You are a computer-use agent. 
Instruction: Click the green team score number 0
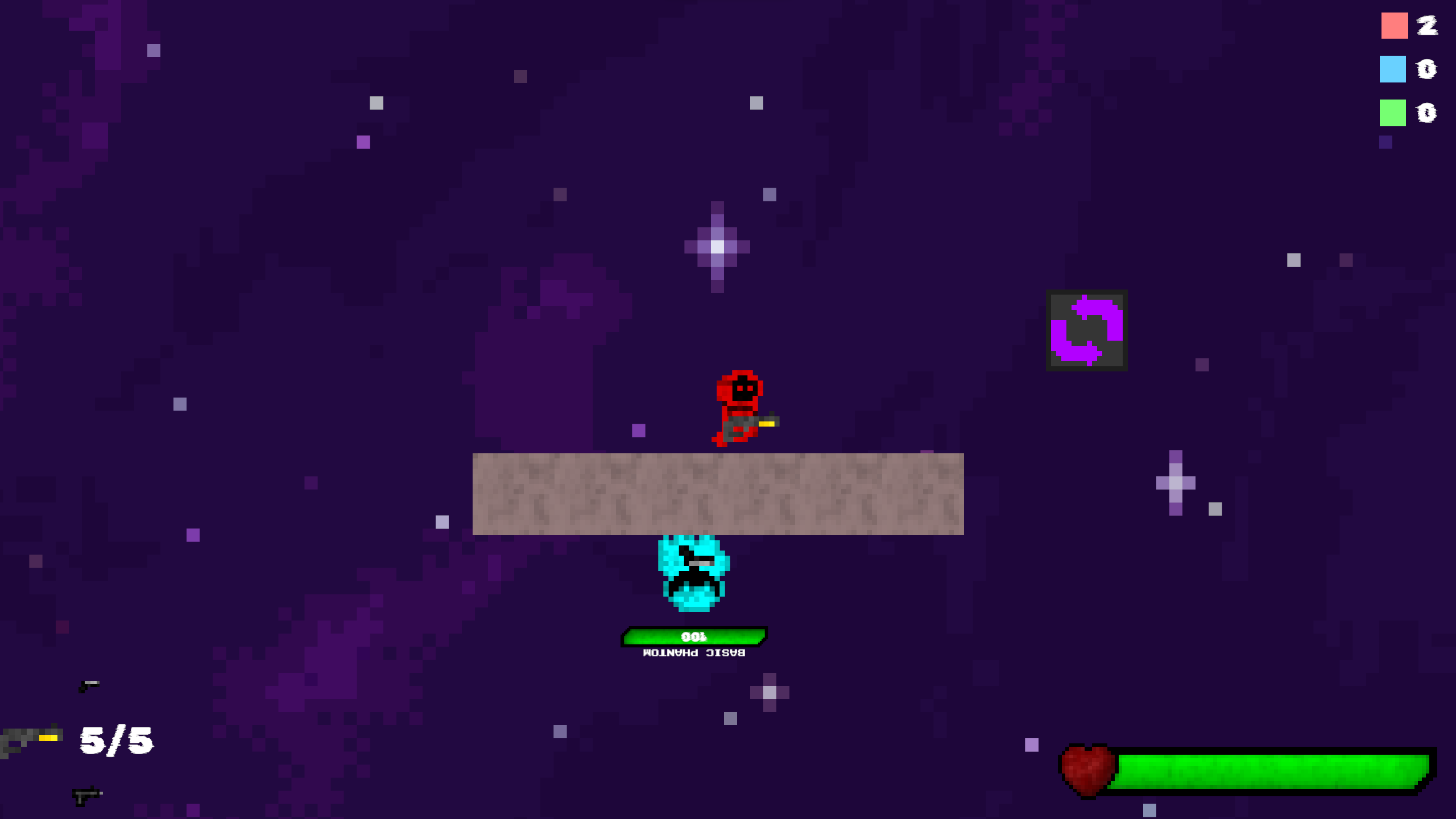pos(1426,114)
